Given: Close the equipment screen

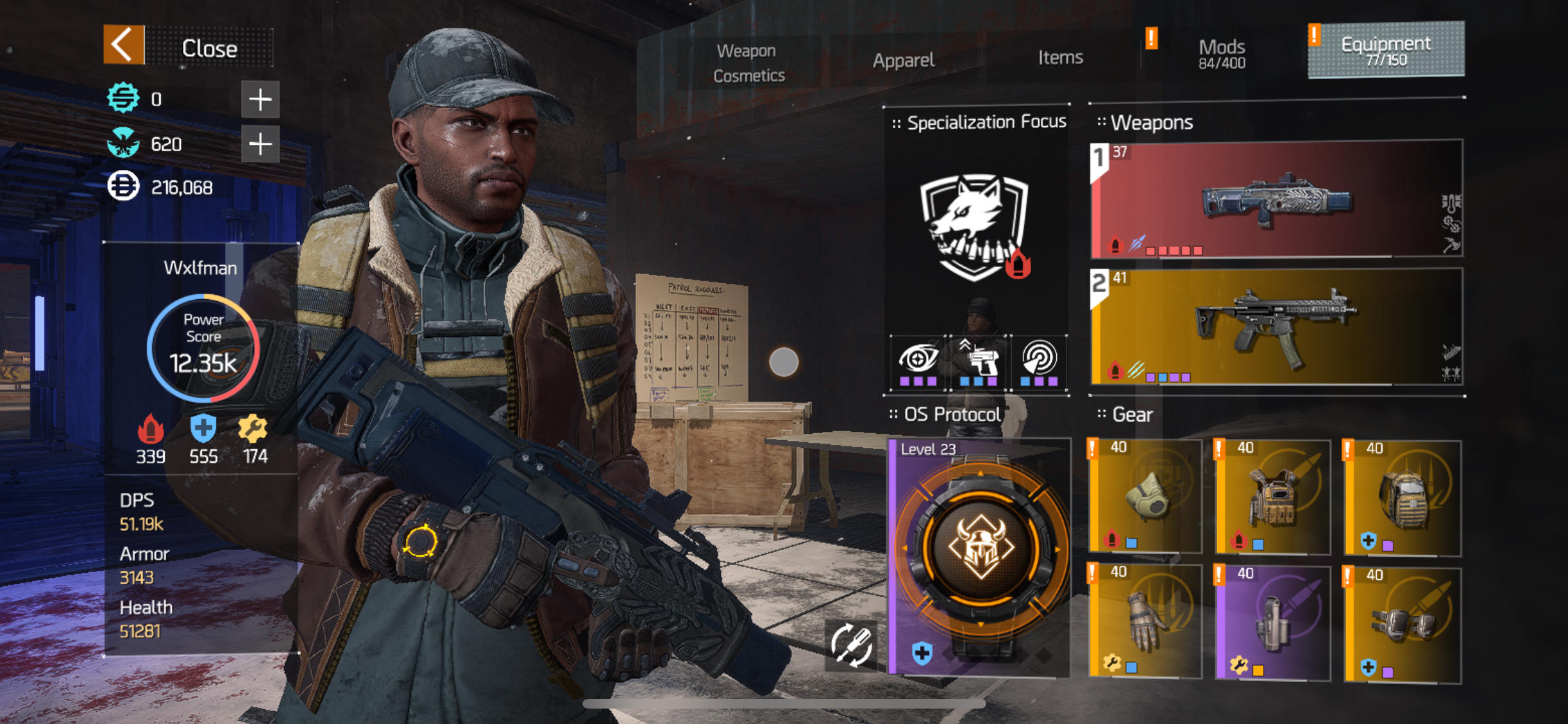Looking at the screenshot, I should [x=188, y=46].
